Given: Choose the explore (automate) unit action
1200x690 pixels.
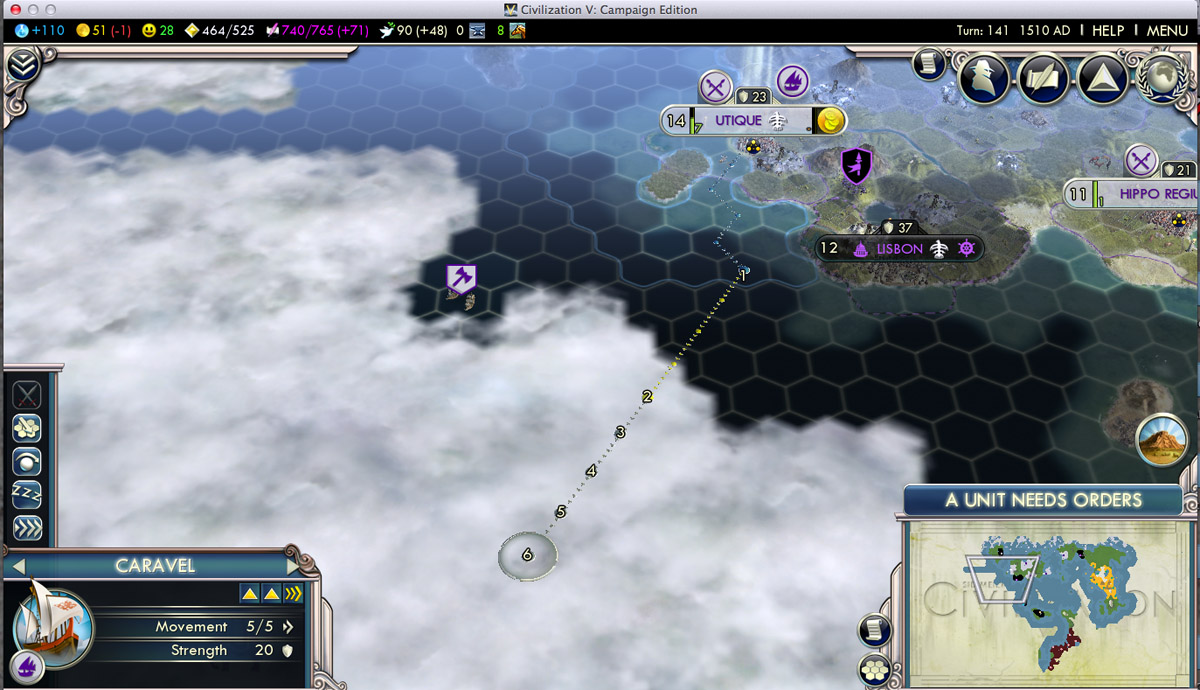Looking at the screenshot, I should pos(26,428).
